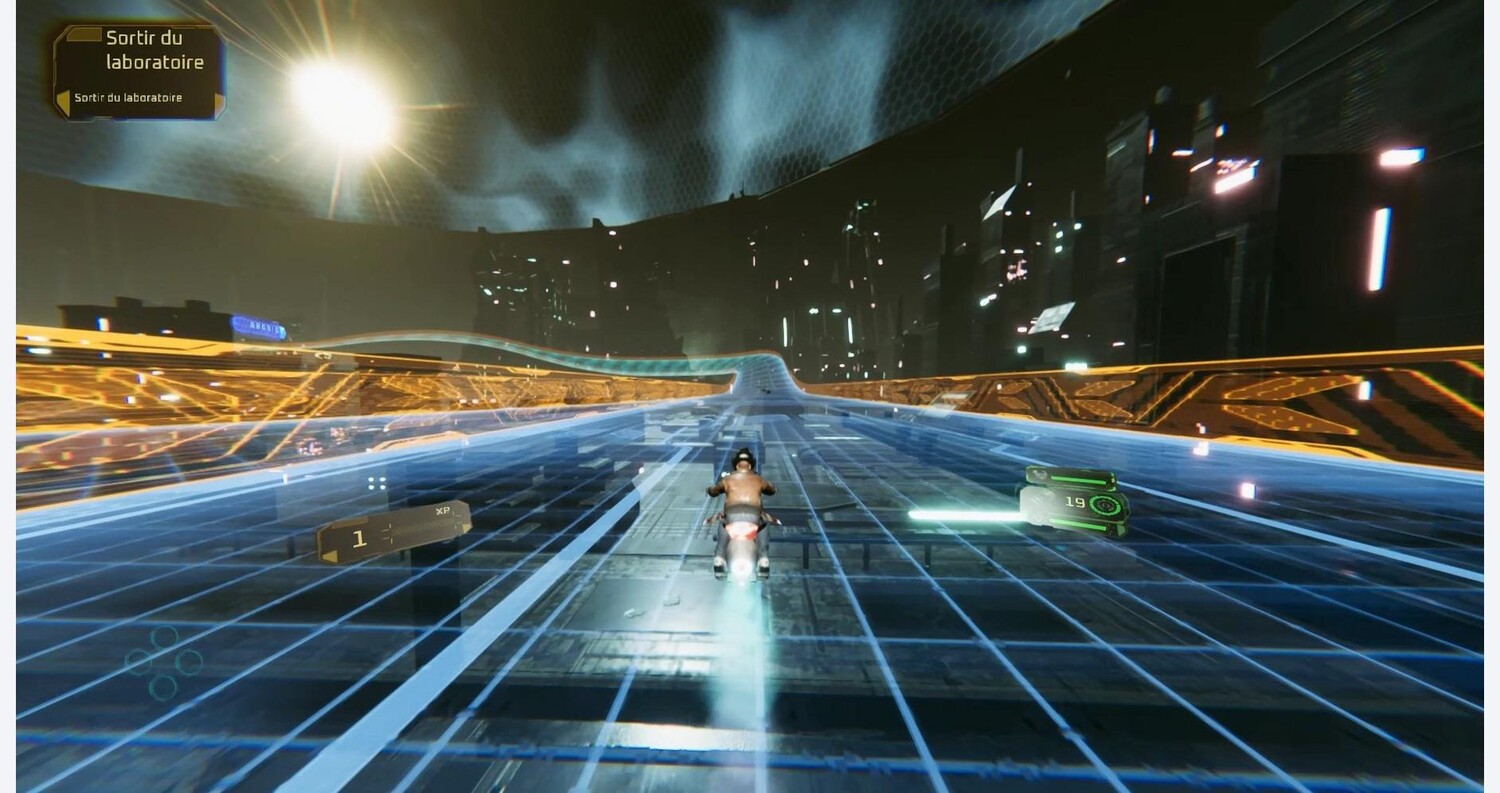Select the four-circle diamond ability cluster
1500x793 pixels.
[x=164, y=662]
